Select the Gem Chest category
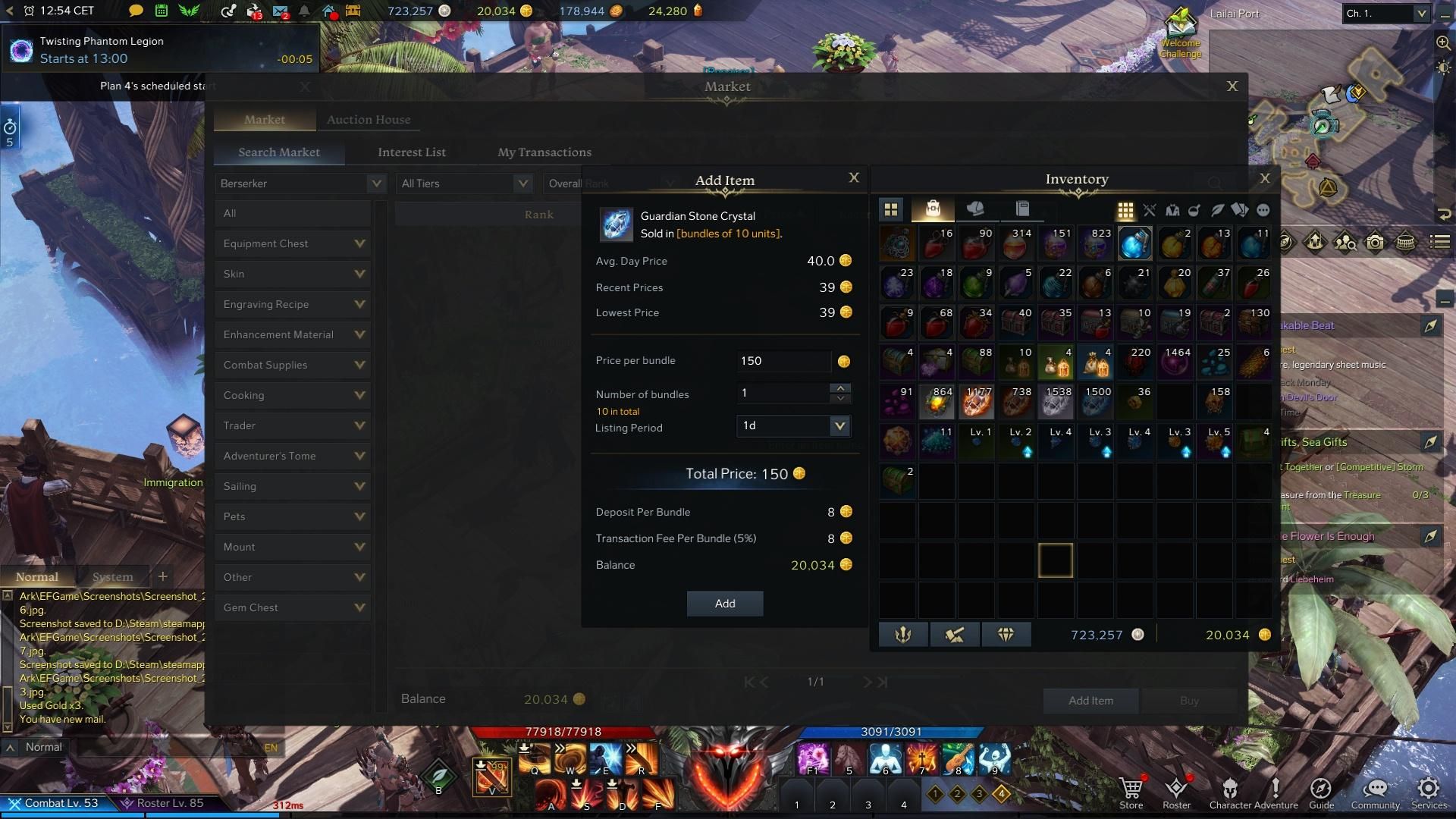 pos(293,607)
